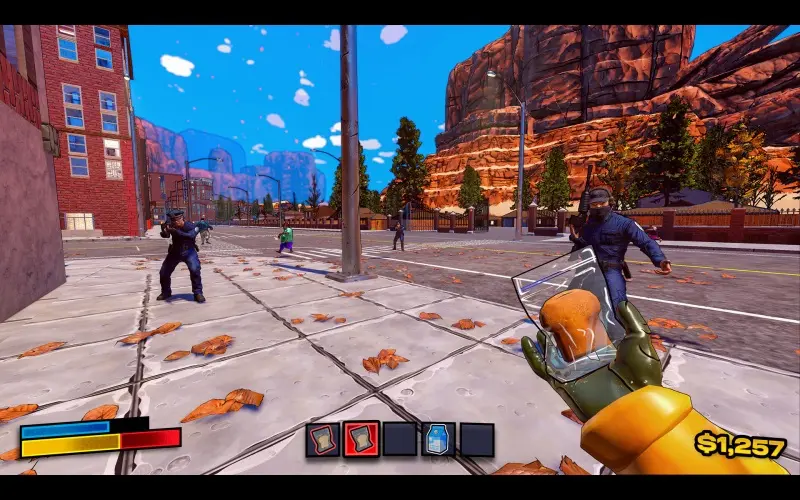Select the milk carton hotbar slot
Image resolution: width=800 pixels, height=500 pixels.
click(x=438, y=440)
